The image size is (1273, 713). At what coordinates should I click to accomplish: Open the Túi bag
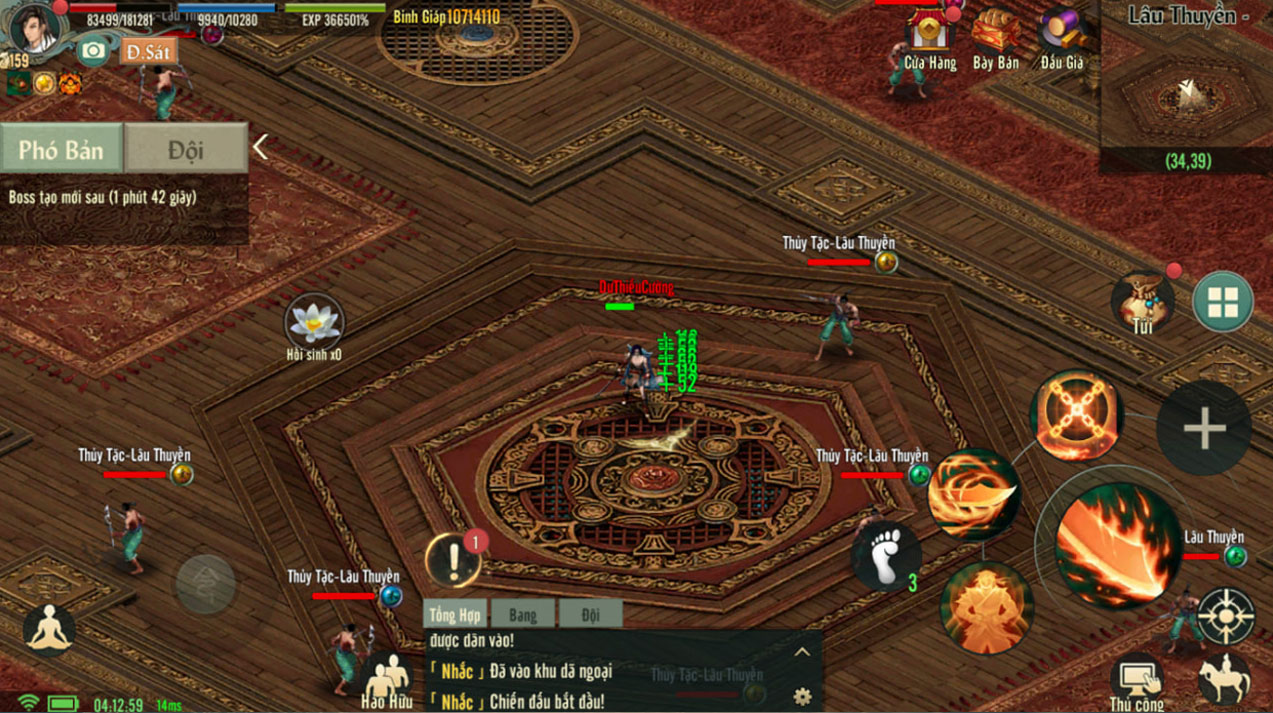tap(1143, 300)
